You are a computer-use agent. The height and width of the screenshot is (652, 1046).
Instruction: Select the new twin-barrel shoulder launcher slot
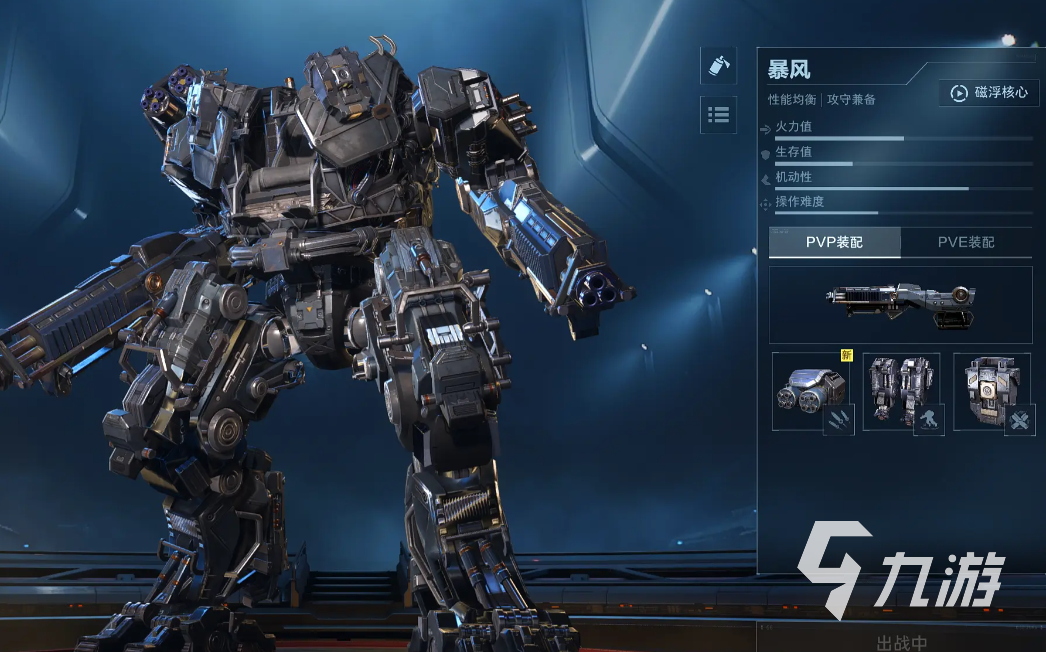(x=811, y=391)
